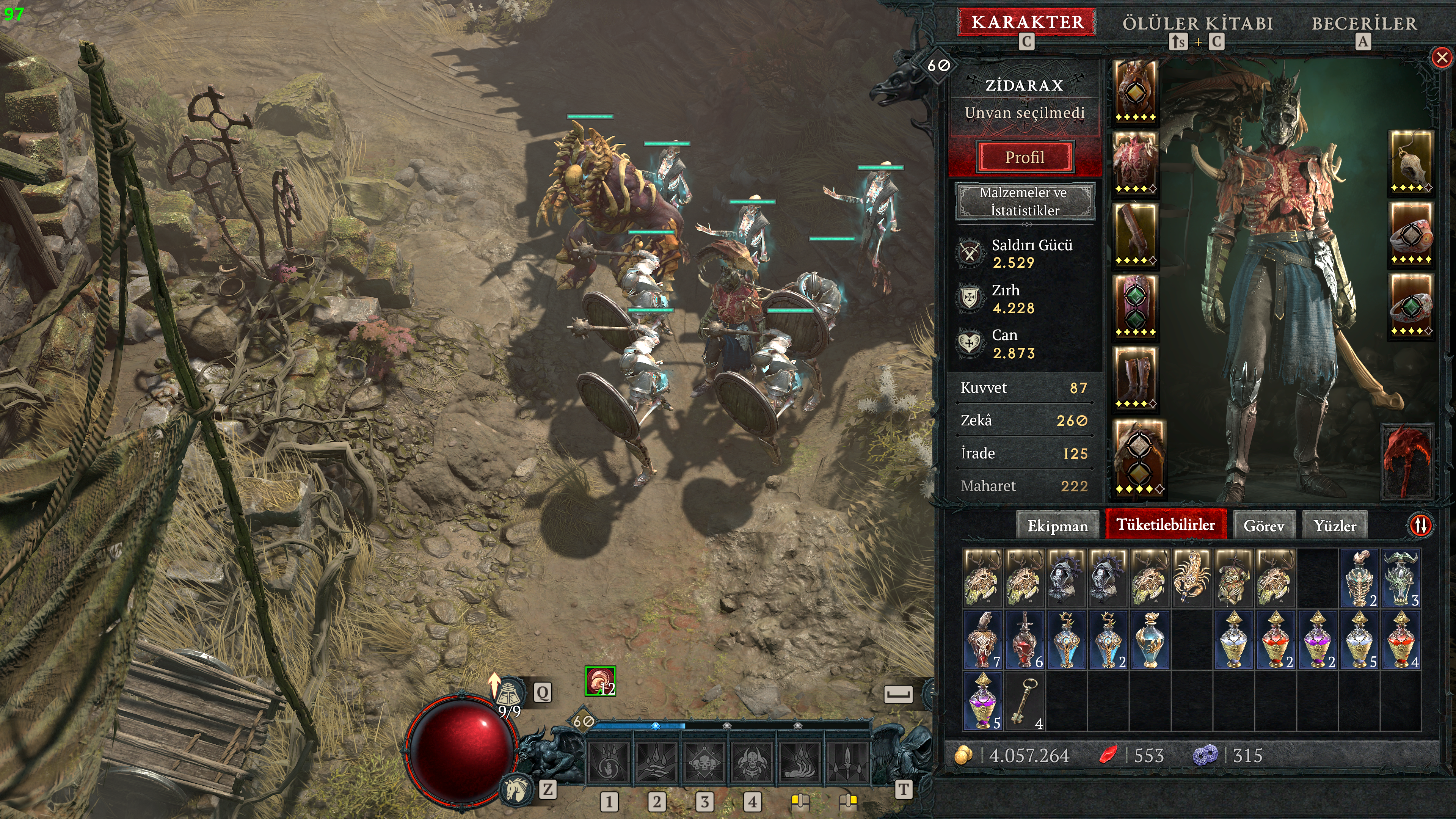The width and height of the screenshot is (1456, 819).
Task: Switch to the Ekipman inventory tab
Action: coord(1057,526)
